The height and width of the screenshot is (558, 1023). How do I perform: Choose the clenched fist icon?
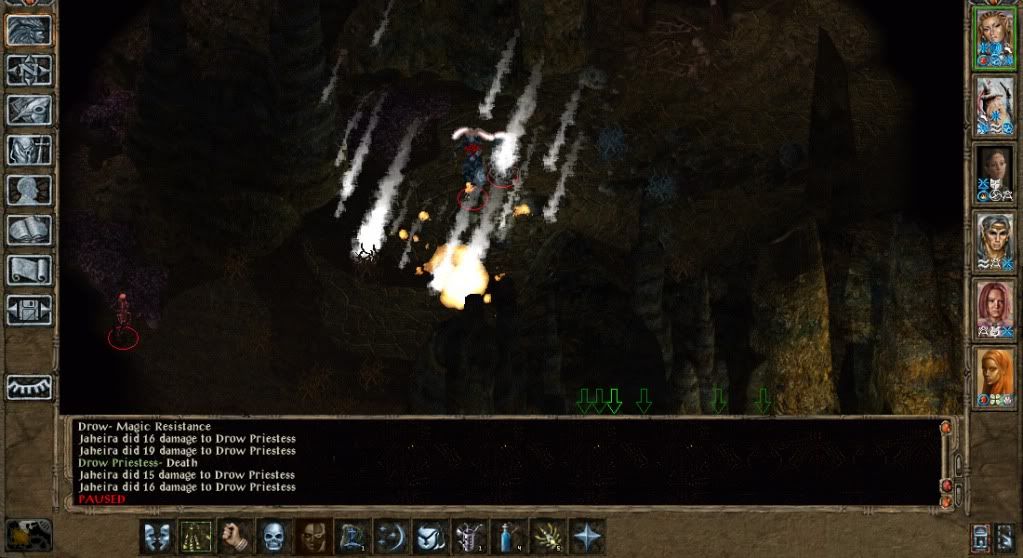tap(234, 536)
